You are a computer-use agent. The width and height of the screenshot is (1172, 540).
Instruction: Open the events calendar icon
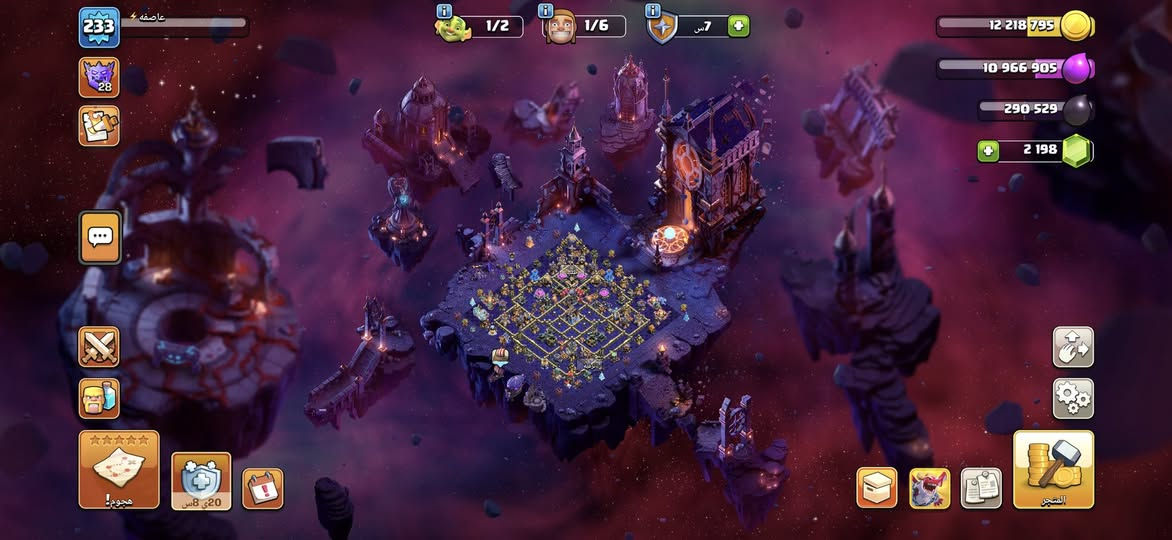(262, 488)
